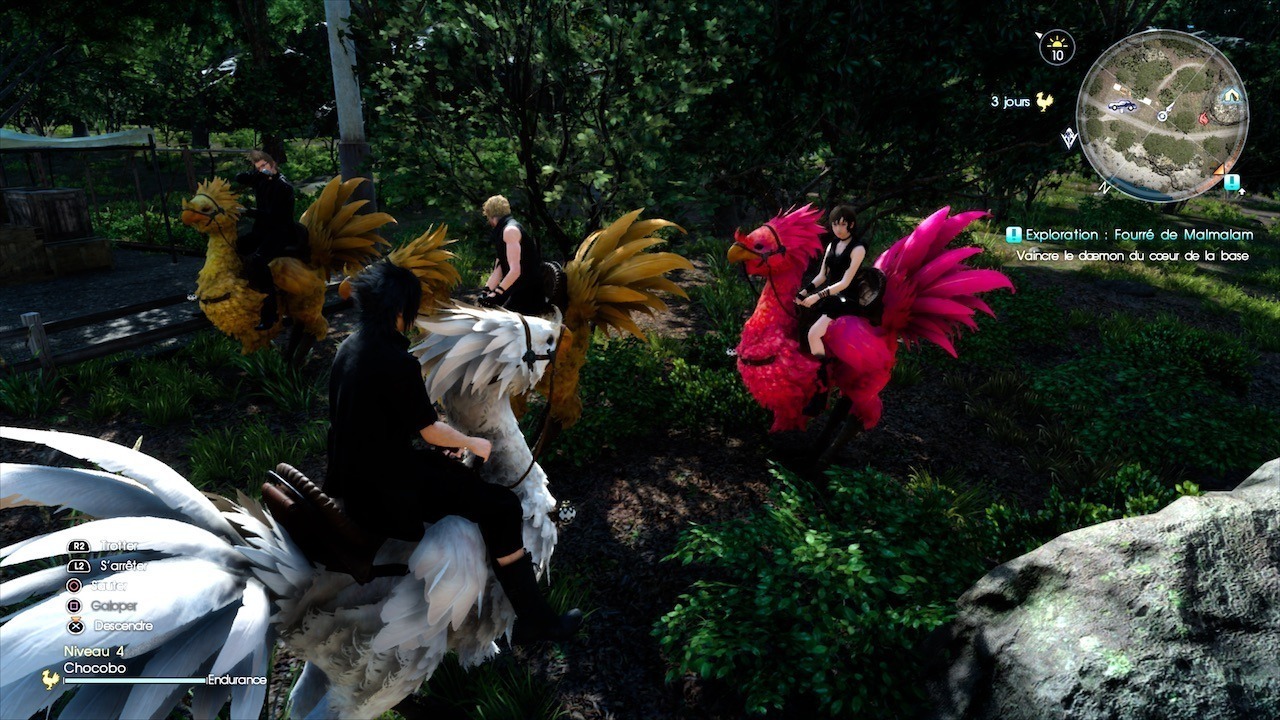Click the quest exclamation marker by the minimap
This screenshot has width=1280, height=720.
[x=1233, y=182]
